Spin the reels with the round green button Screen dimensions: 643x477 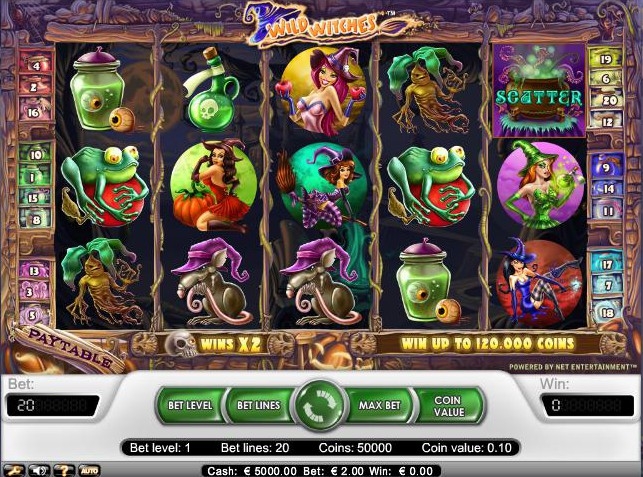pyautogui.click(x=321, y=406)
